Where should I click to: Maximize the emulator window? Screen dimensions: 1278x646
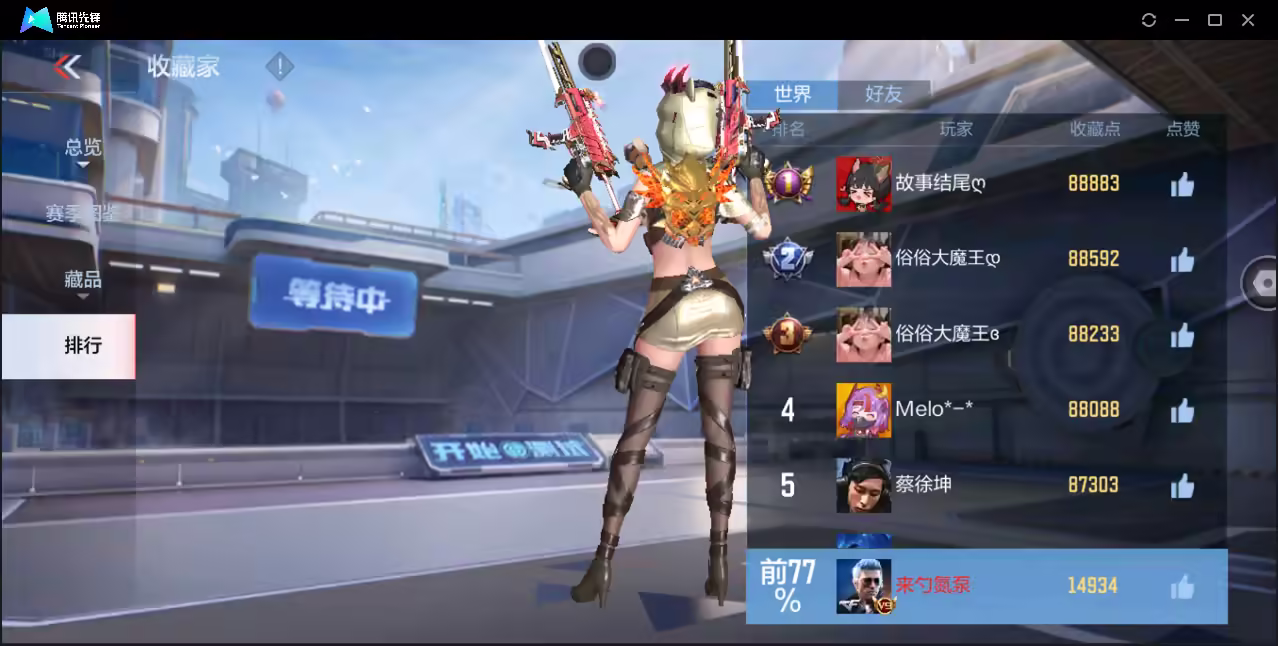[1215, 20]
